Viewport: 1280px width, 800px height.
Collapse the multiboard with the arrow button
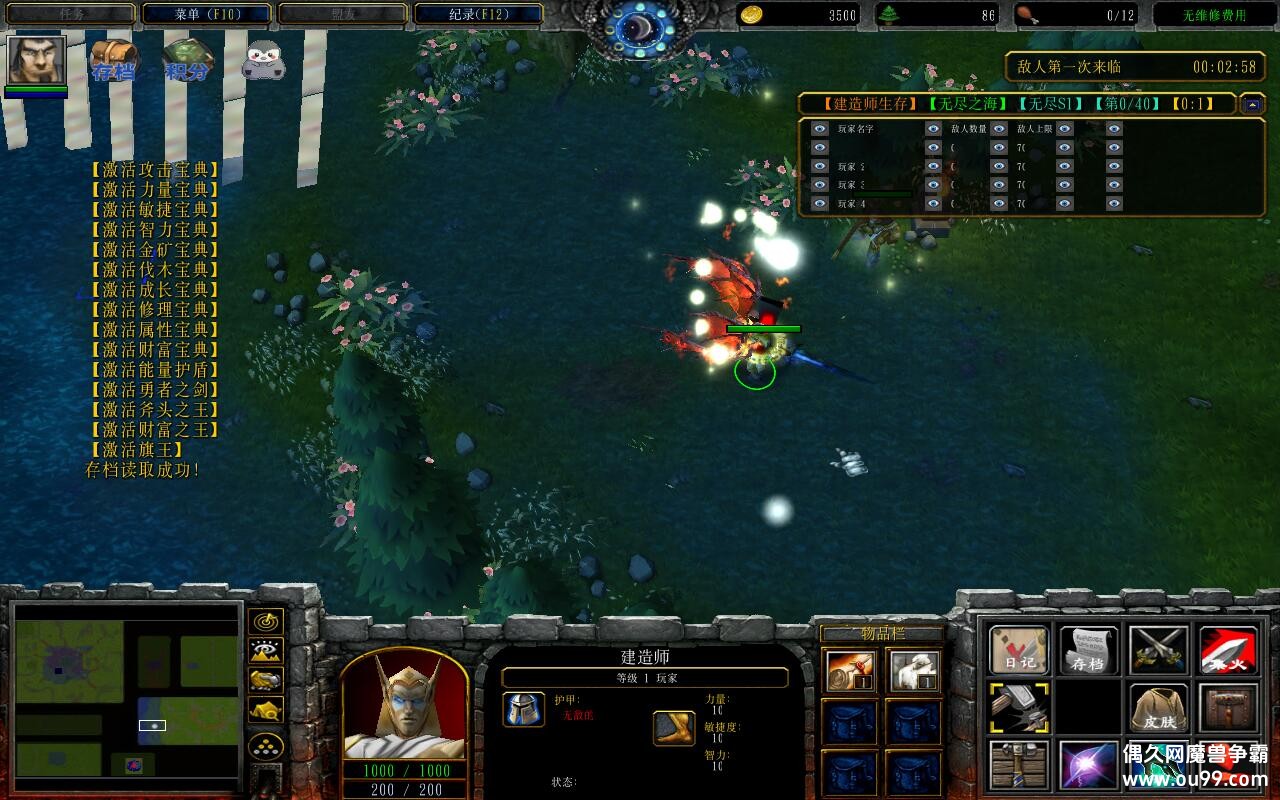[1252, 103]
